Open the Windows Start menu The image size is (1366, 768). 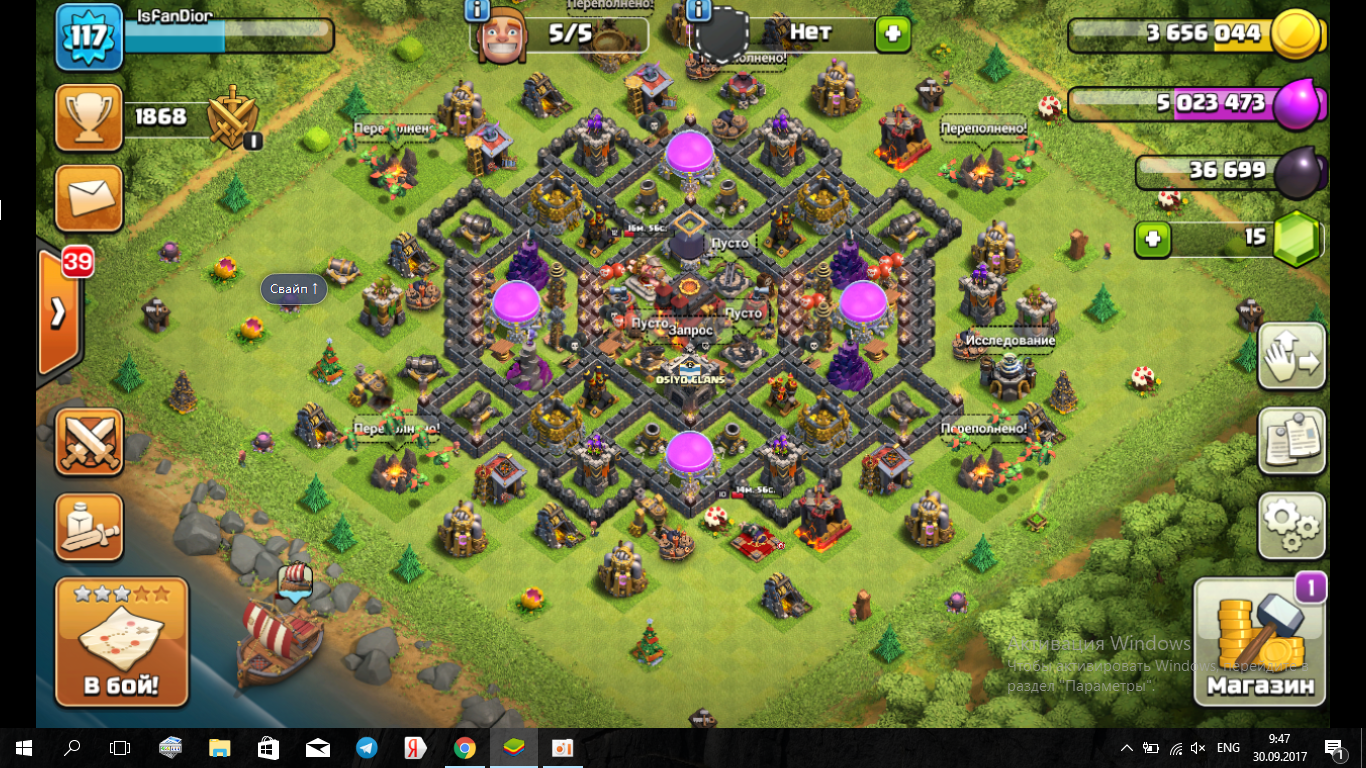click(24, 748)
